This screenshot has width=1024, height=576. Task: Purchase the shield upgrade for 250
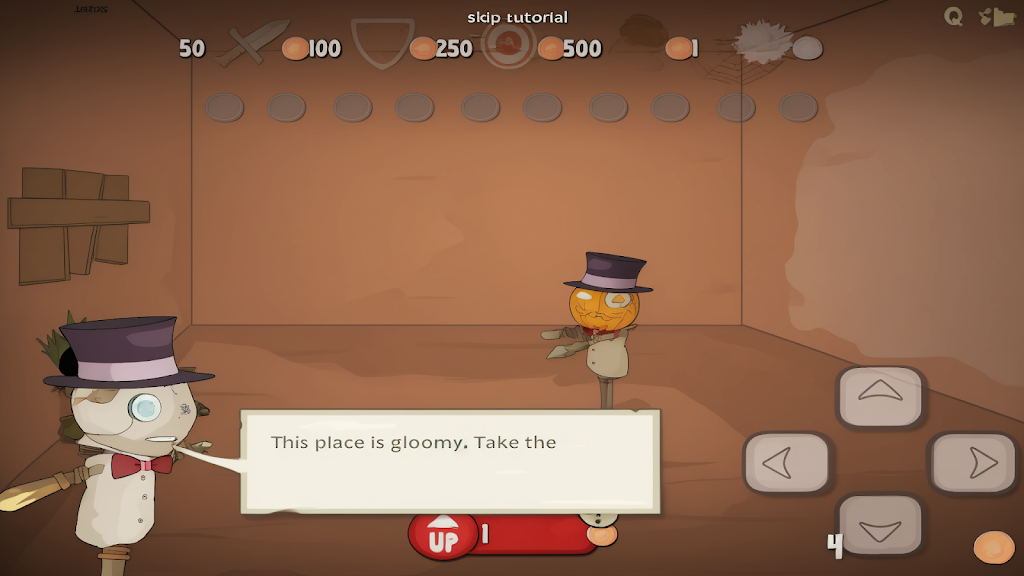[383, 44]
